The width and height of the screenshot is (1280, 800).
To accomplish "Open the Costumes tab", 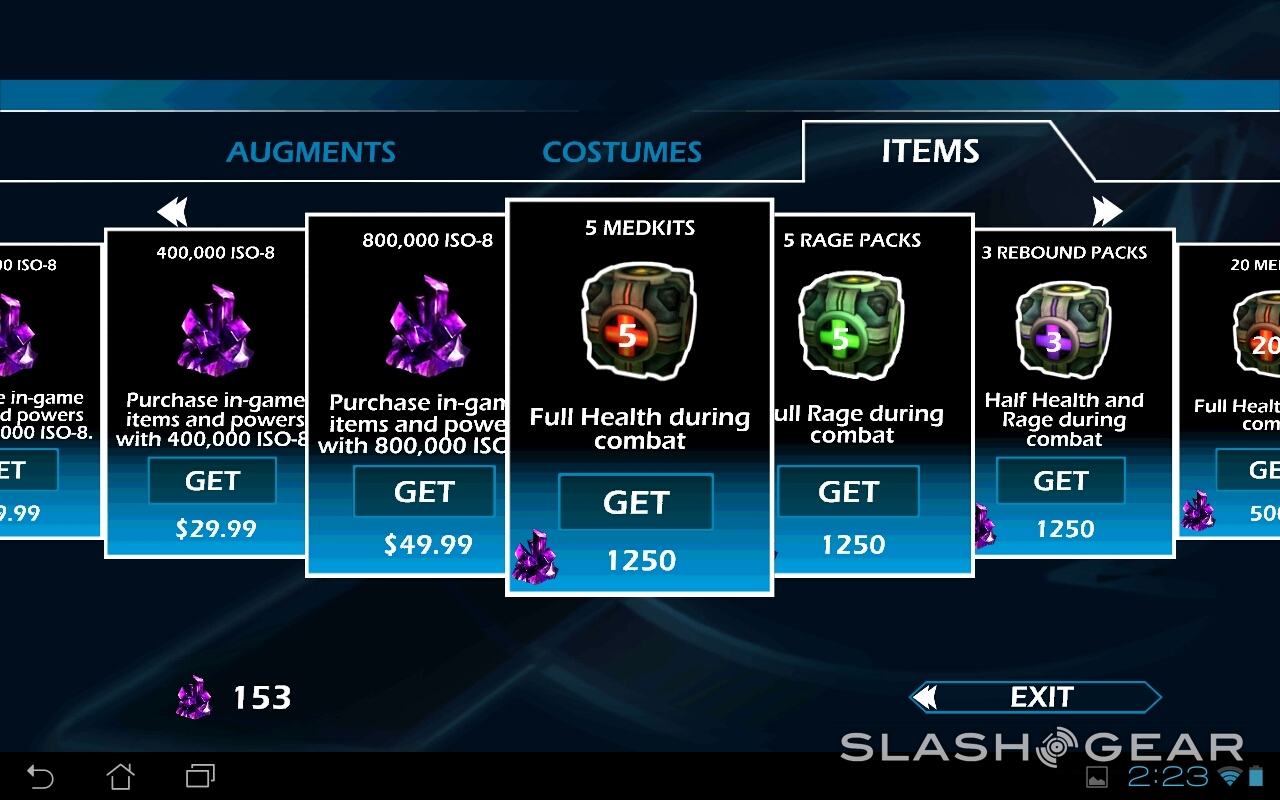I will [622, 152].
